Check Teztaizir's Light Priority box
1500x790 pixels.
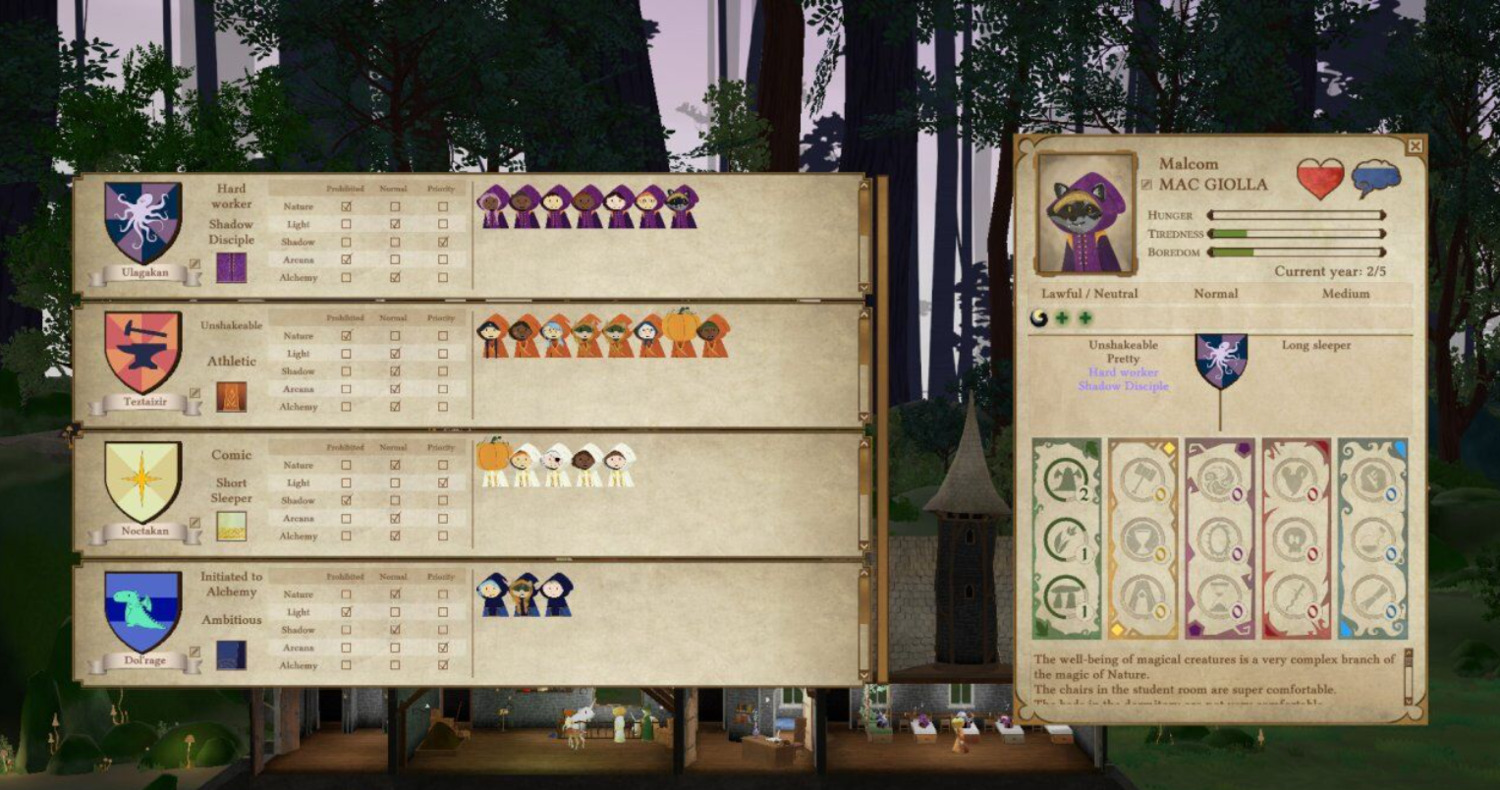point(443,354)
